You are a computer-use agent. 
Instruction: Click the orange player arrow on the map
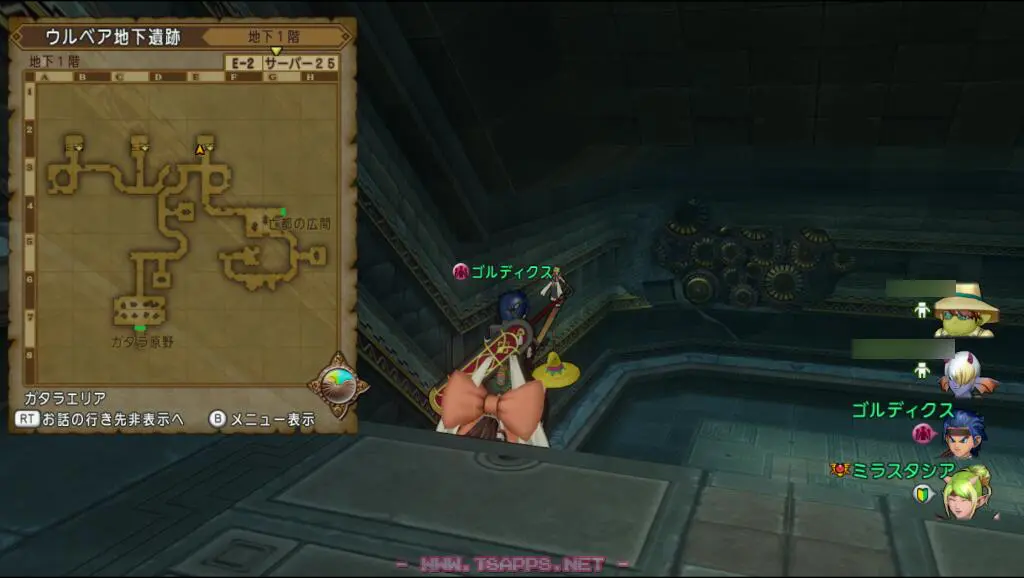click(200, 149)
